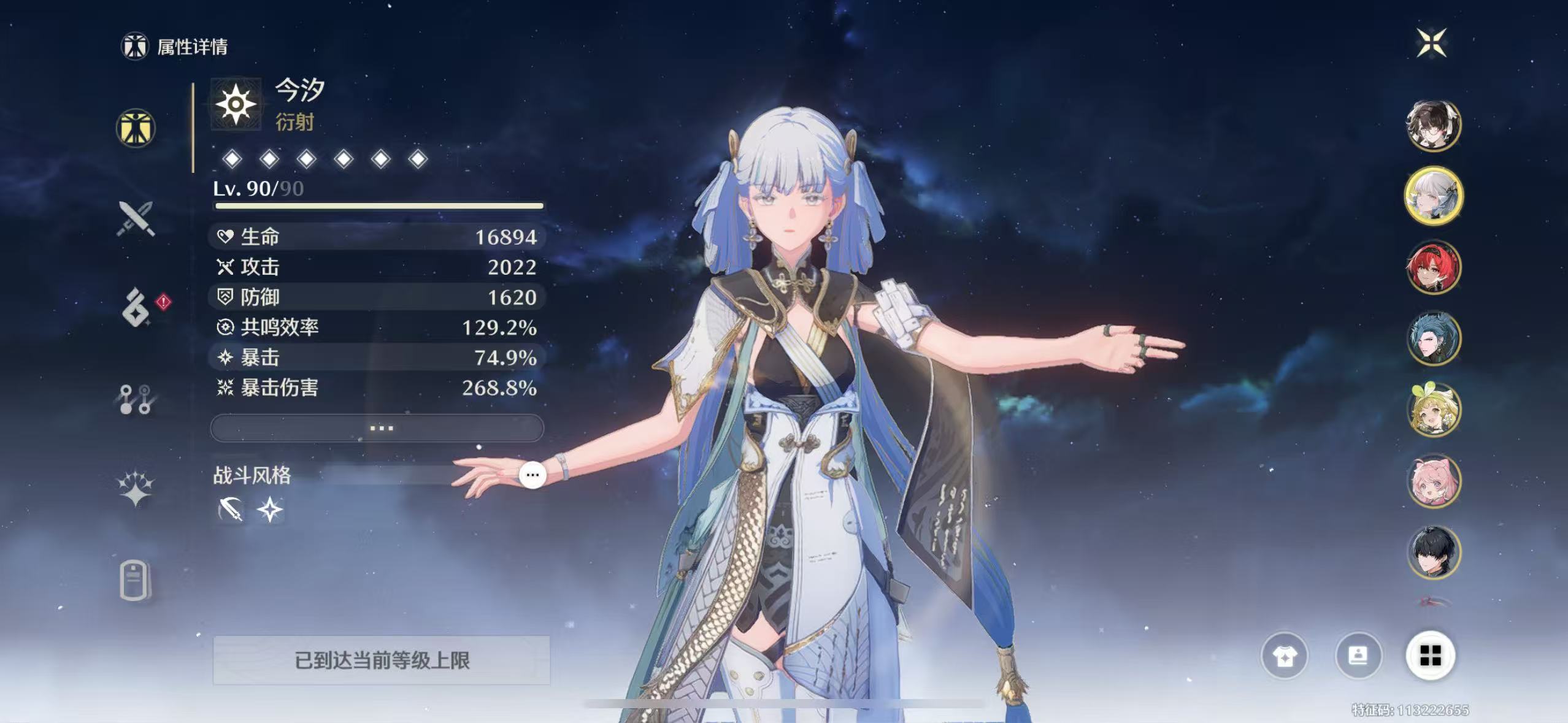Pick the blonde character with green bow
This screenshot has height=723, width=1568.
1433,410
